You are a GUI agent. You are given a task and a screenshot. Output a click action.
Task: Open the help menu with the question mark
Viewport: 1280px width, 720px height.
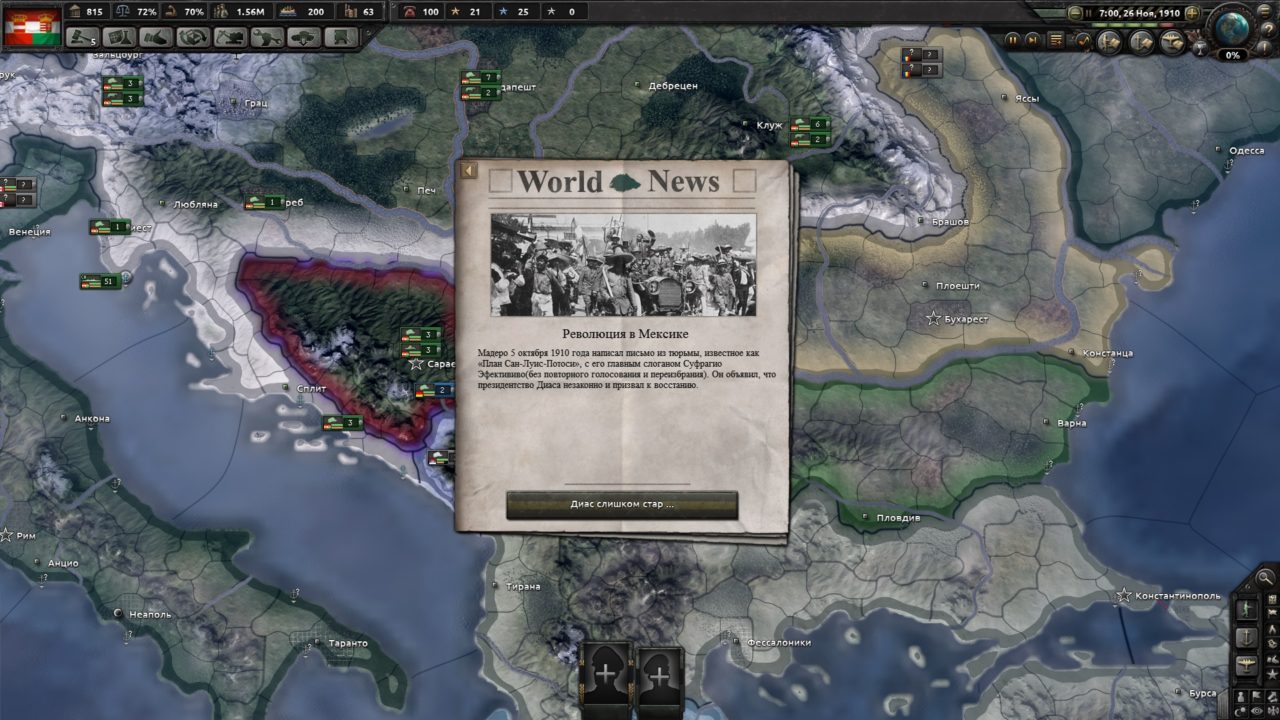[x=1268, y=30]
